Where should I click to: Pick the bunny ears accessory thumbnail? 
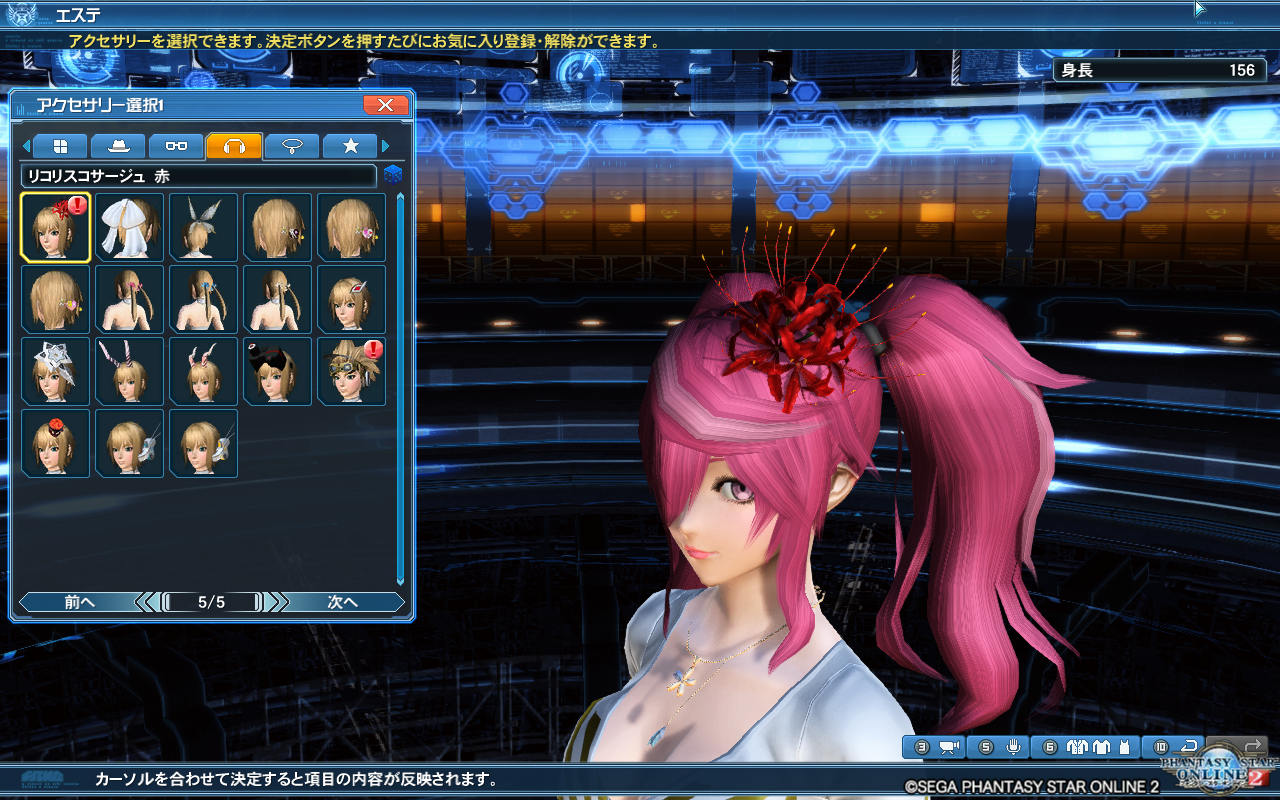204,371
